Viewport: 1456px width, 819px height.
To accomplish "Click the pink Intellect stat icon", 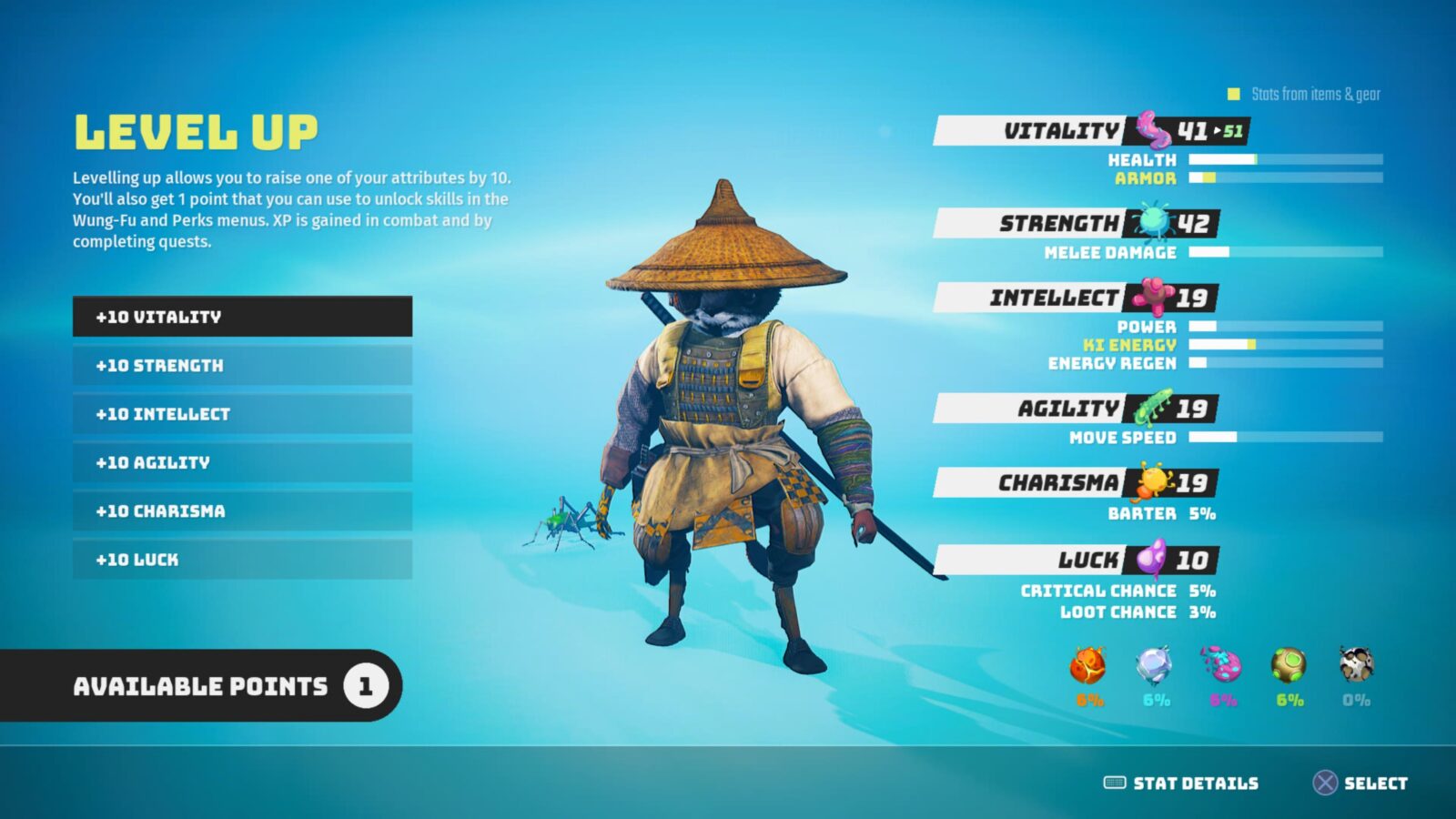I will pos(1153,297).
